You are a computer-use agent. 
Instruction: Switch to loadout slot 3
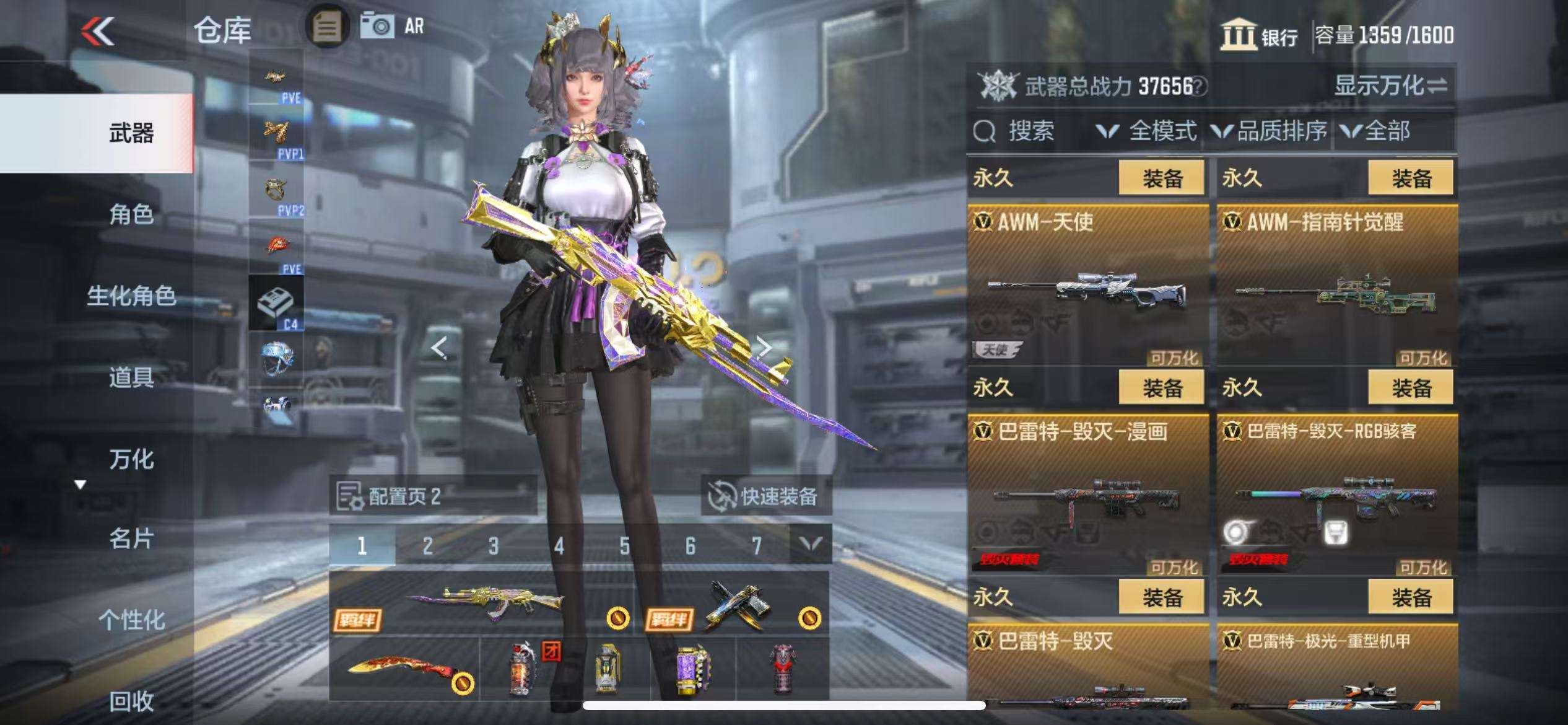click(x=493, y=546)
